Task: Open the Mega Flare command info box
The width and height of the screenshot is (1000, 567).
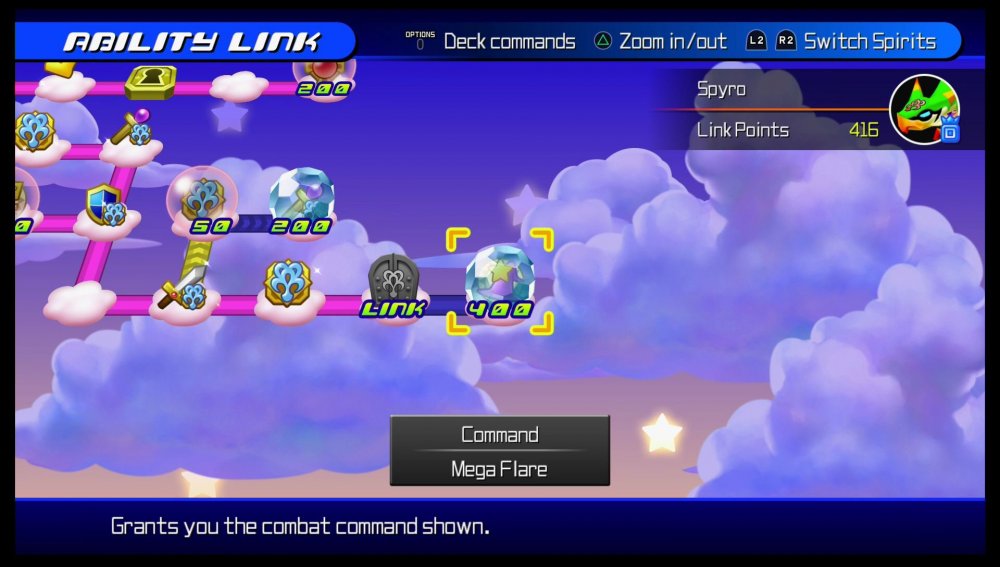Action: tap(499, 451)
